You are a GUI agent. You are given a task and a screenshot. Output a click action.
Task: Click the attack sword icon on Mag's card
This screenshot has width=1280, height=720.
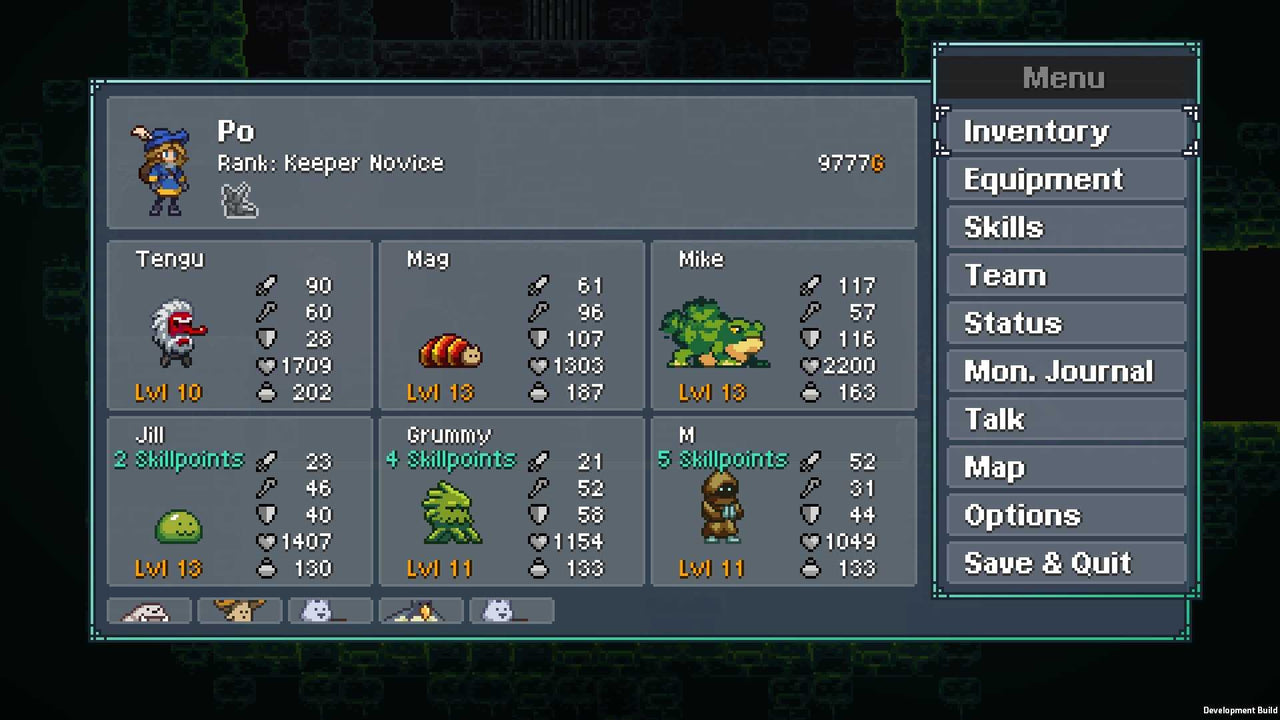pos(539,285)
